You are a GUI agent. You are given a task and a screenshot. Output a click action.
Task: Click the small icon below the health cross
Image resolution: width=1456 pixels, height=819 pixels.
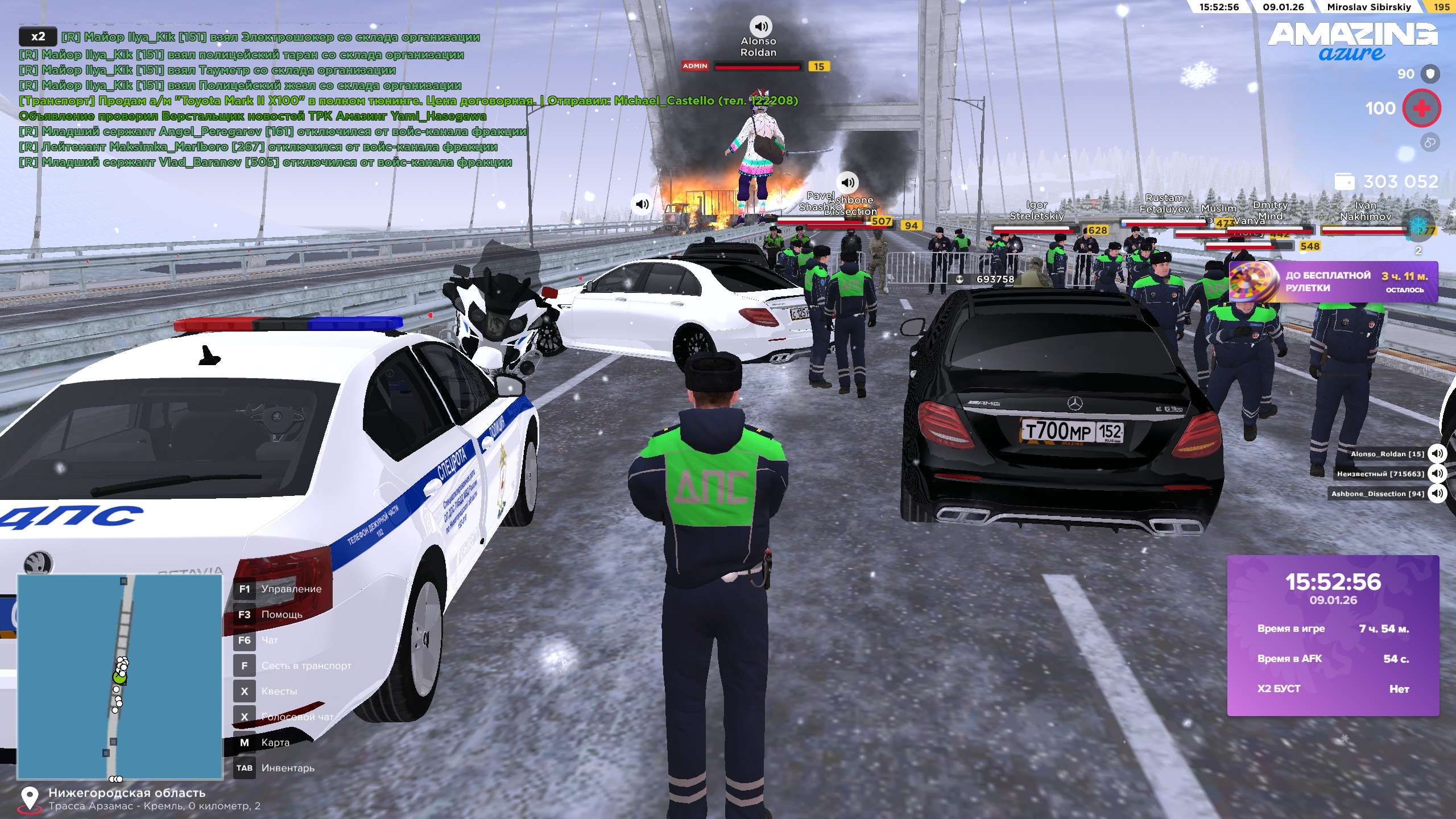tap(1430, 142)
